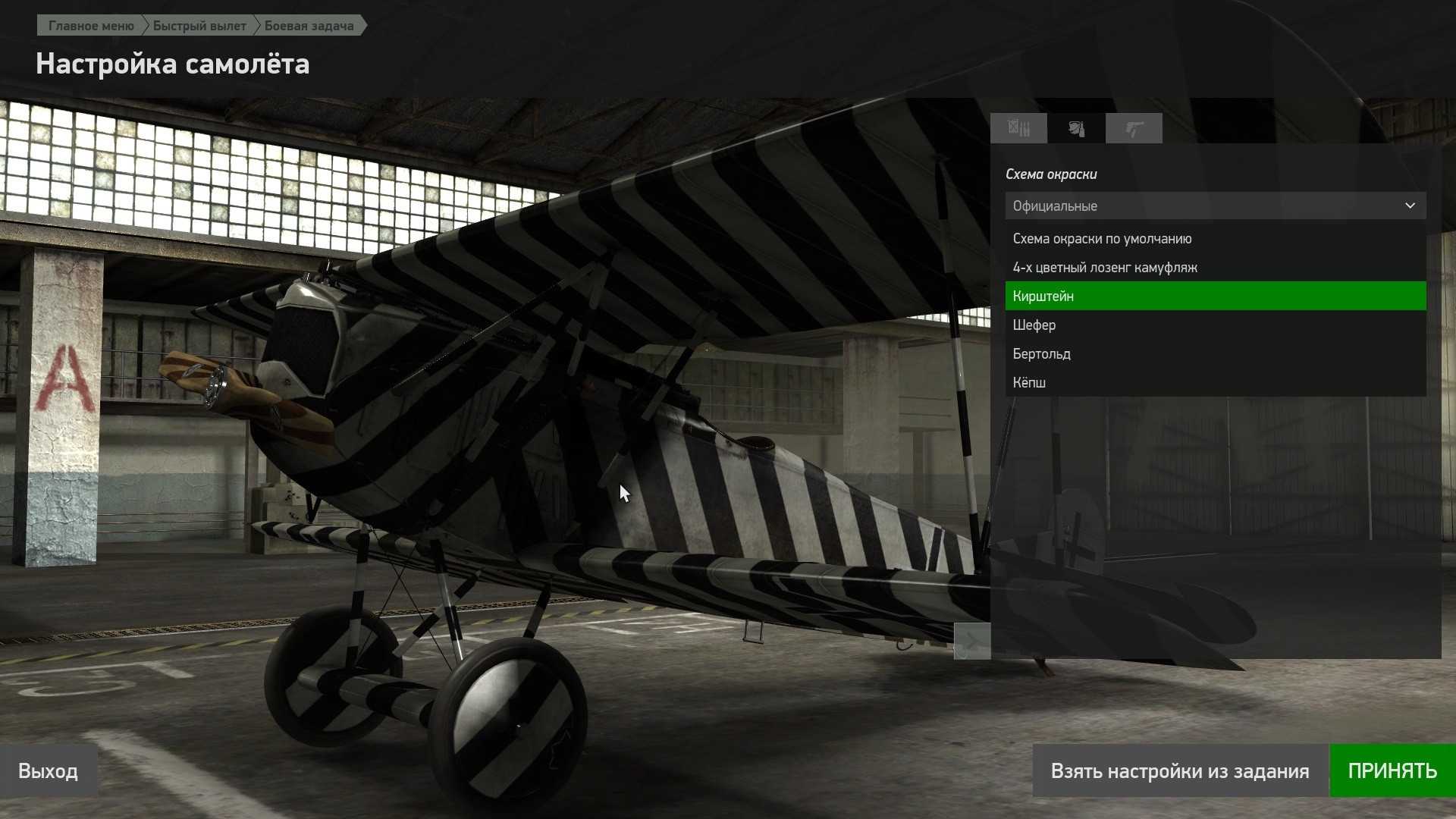This screenshot has width=1456, height=819.
Task: Open the Быстрый вылет breadcrumb
Action: pyautogui.click(x=199, y=26)
